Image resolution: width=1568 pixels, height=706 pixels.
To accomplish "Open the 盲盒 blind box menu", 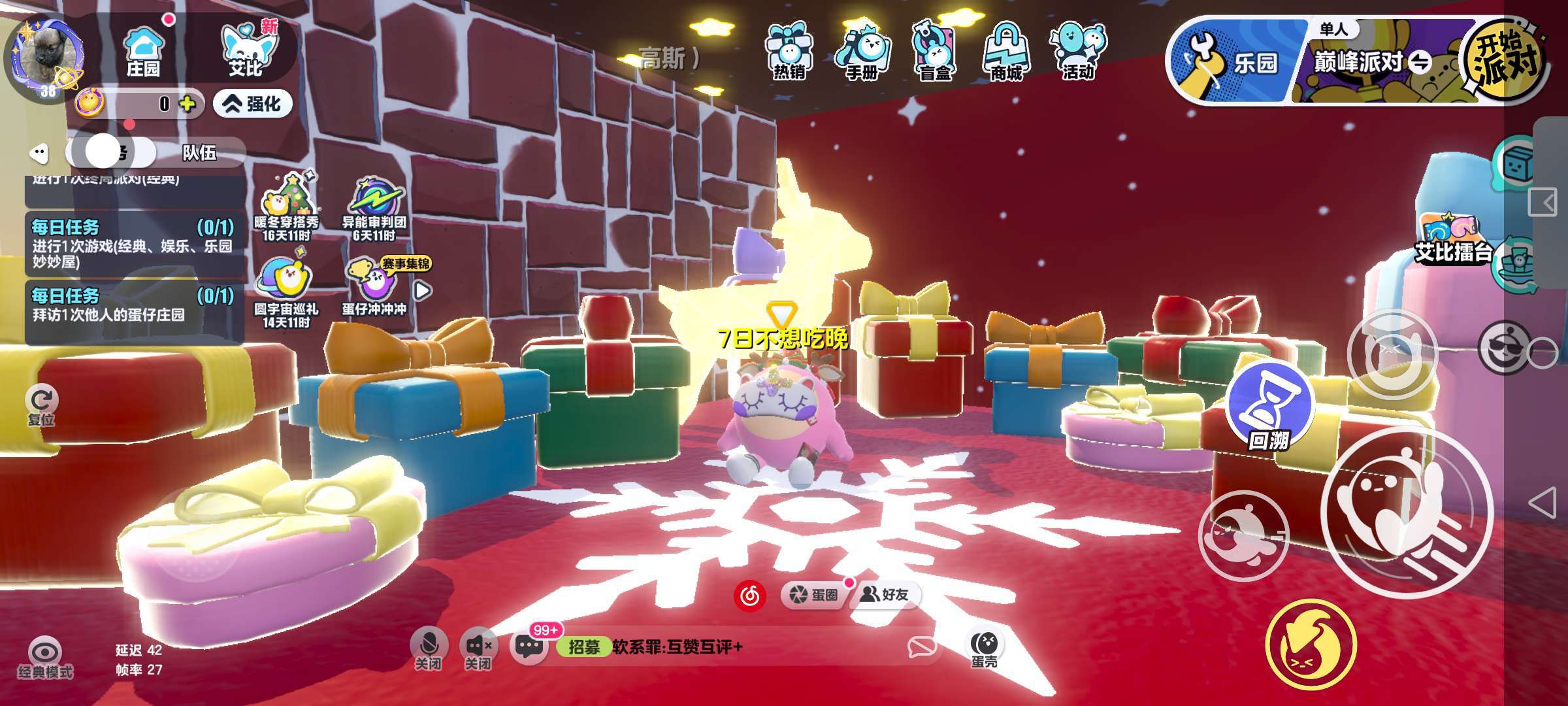I will (934, 52).
